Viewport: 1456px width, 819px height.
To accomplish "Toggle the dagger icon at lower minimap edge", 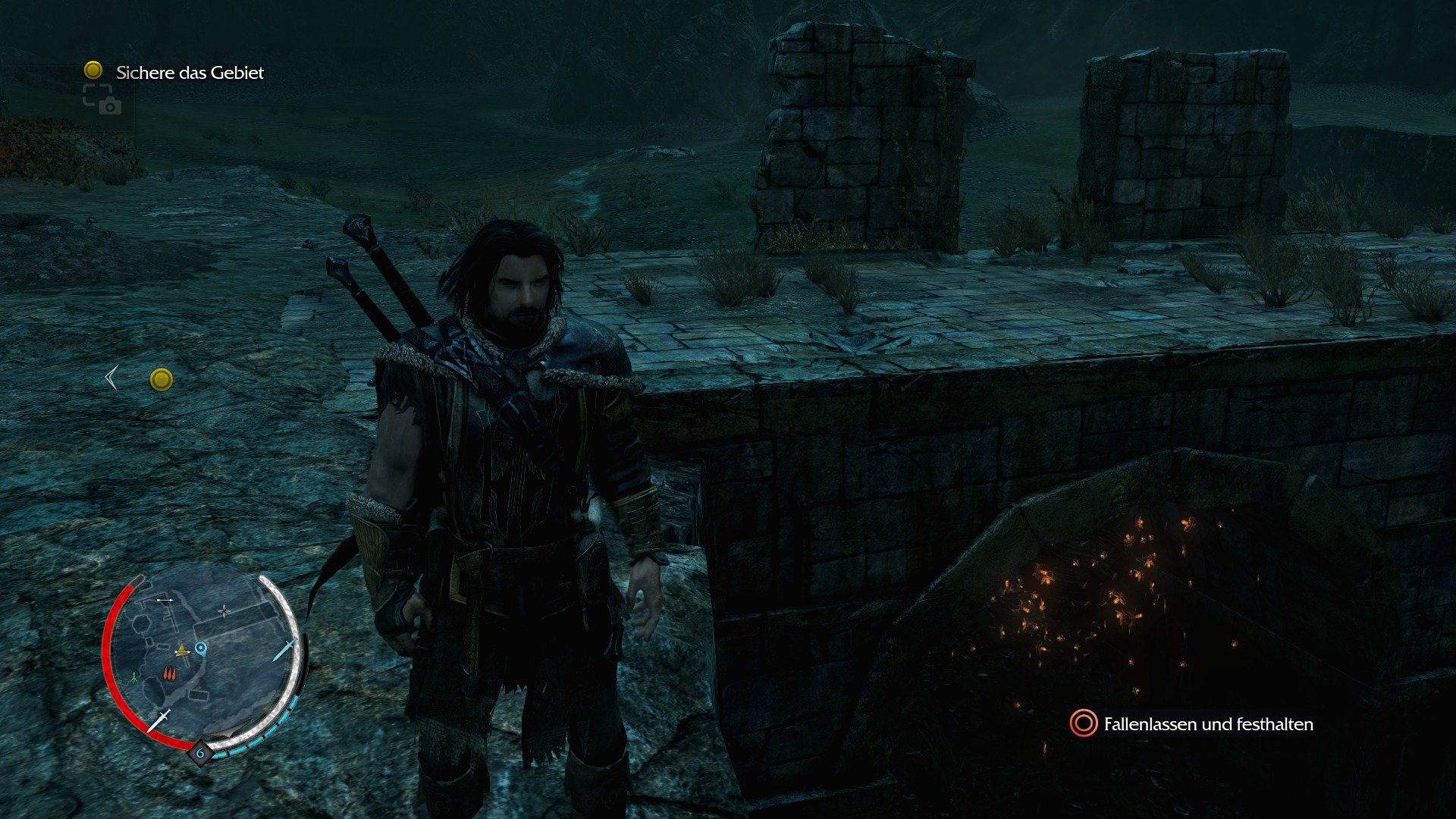I will (x=159, y=720).
